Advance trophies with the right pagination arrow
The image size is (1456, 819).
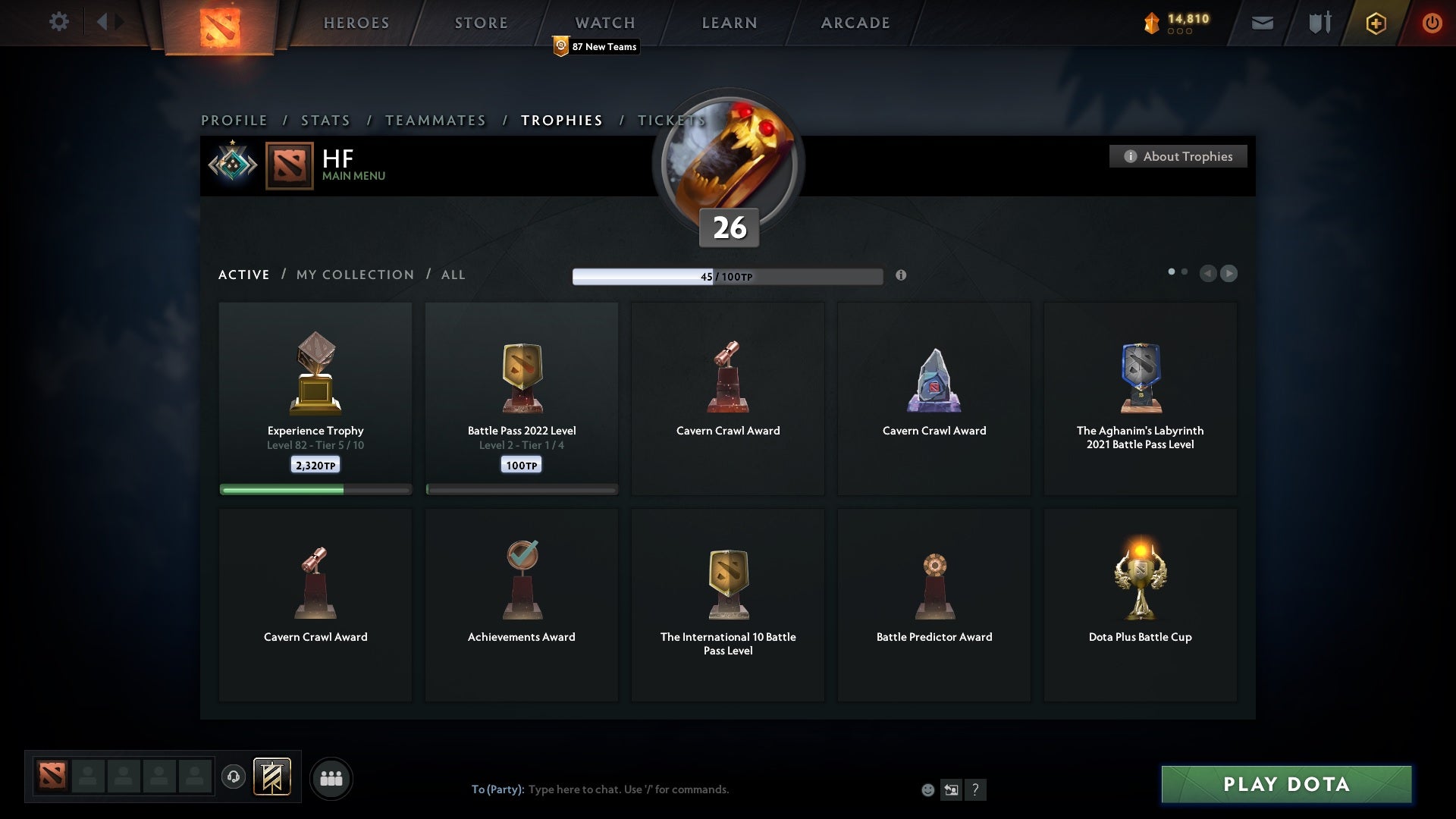(x=1228, y=274)
